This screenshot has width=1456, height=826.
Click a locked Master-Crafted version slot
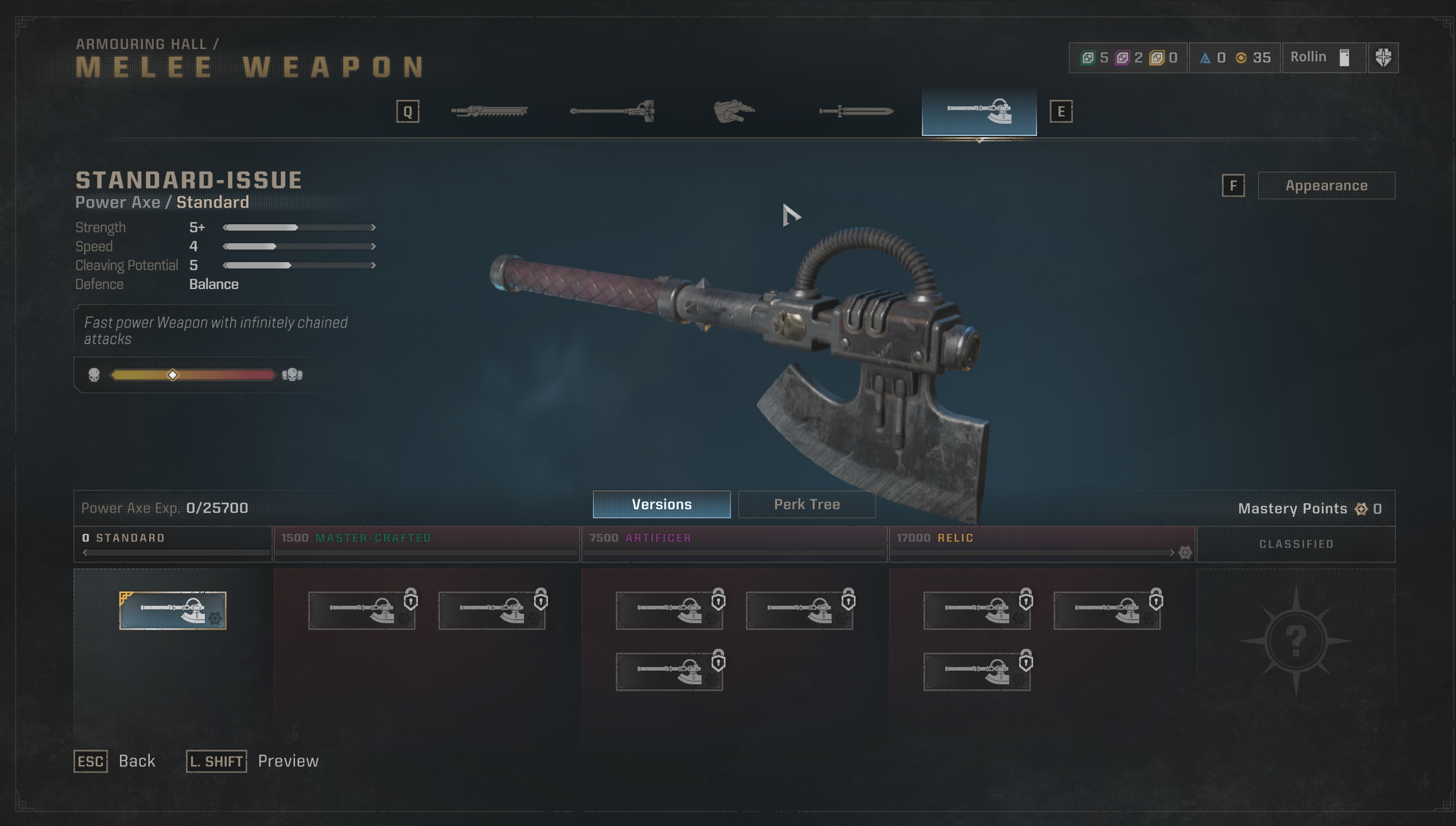tap(363, 610)
